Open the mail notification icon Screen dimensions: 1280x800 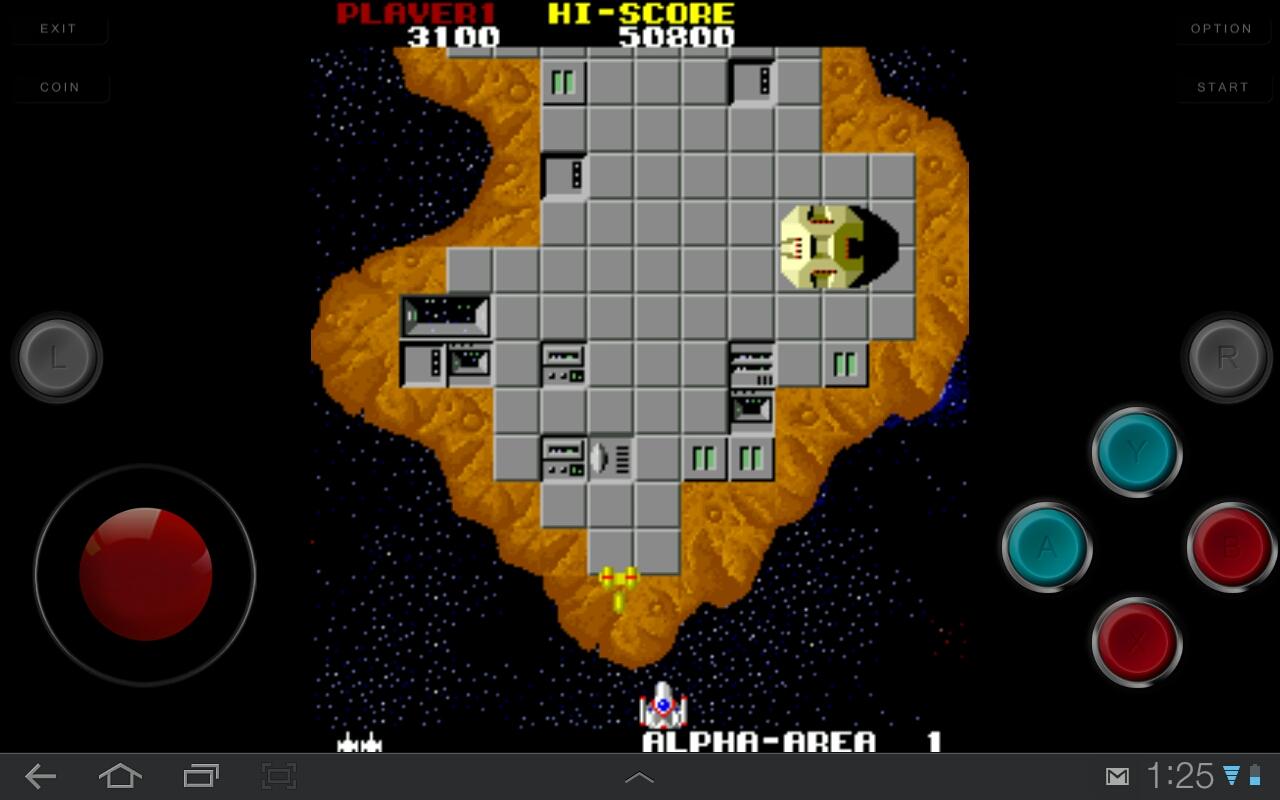pos(1117,777)
